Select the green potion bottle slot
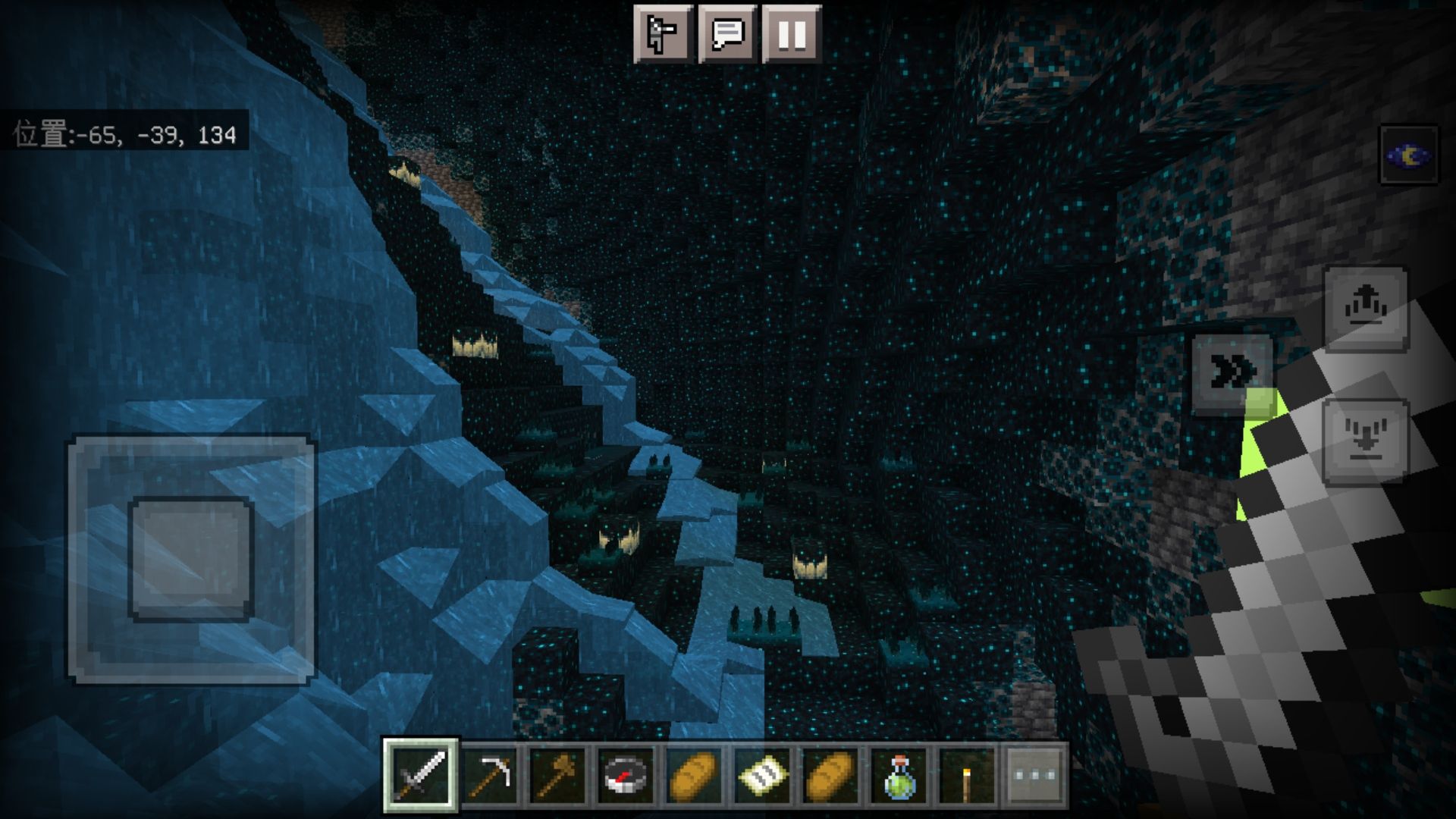Screen dimensions: 1456x819 [899, 775]
